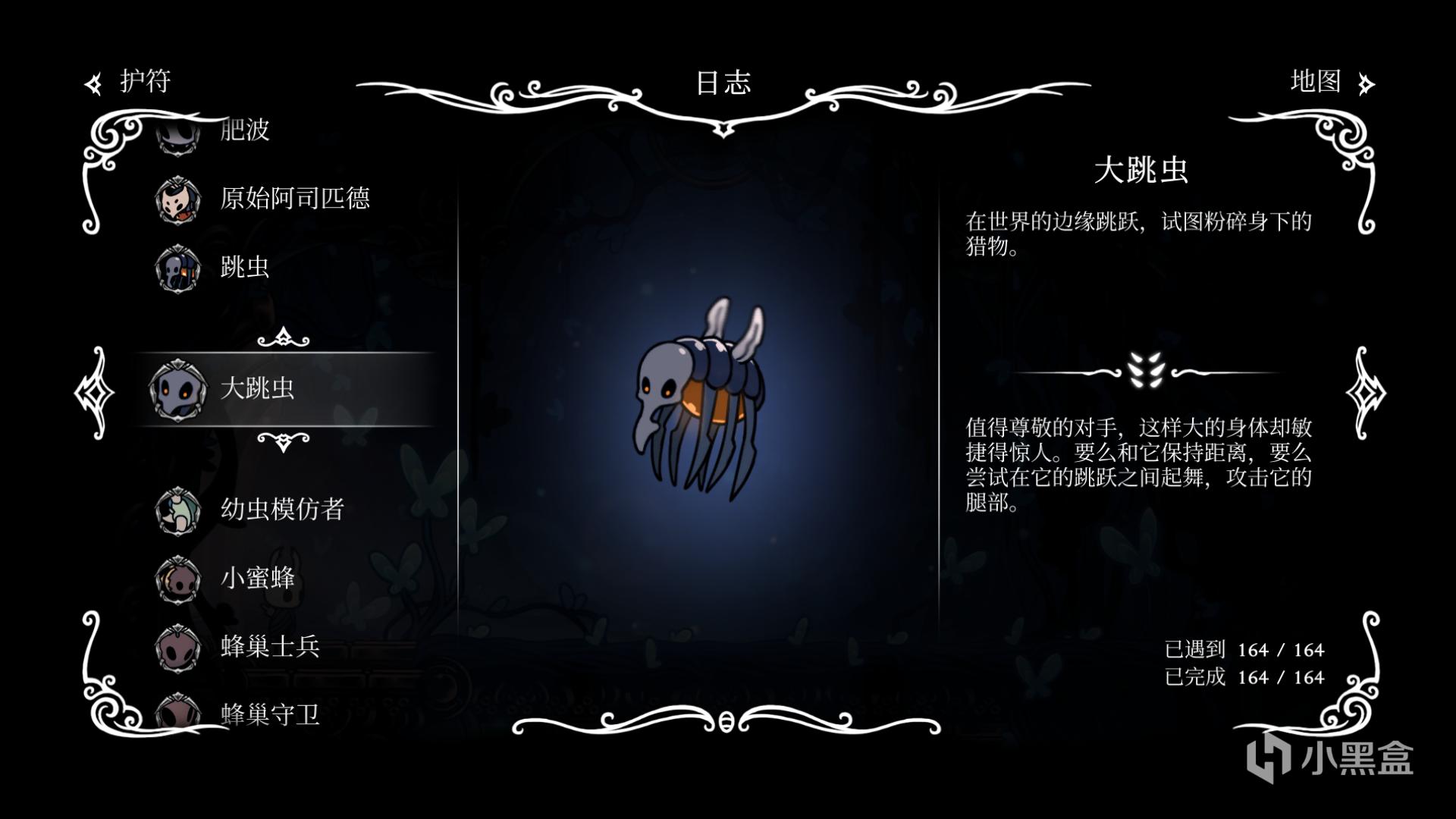This screenshot has height=819, width=1456.
Task: Select the 小蜜蜂 entry
Action: click(x=257, y=578)
